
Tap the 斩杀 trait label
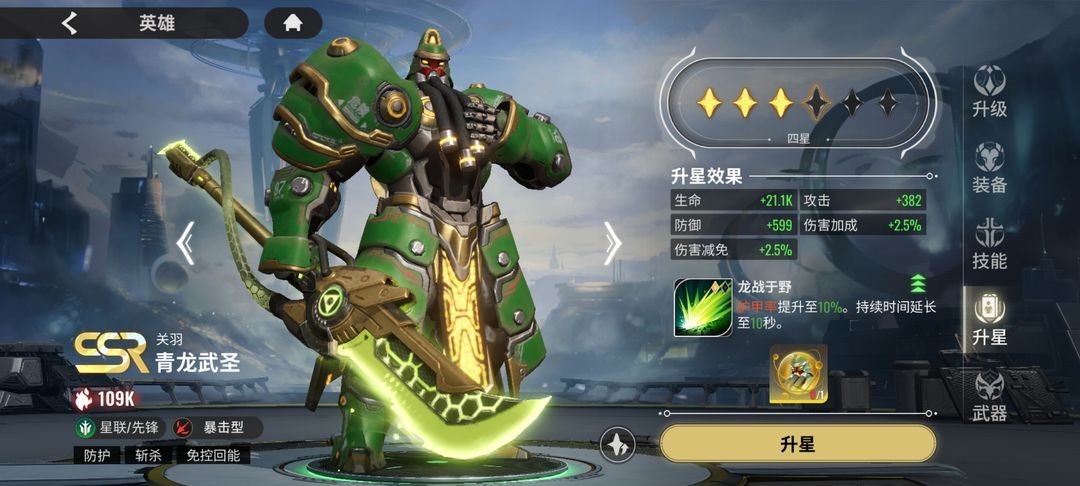point(148,455)
